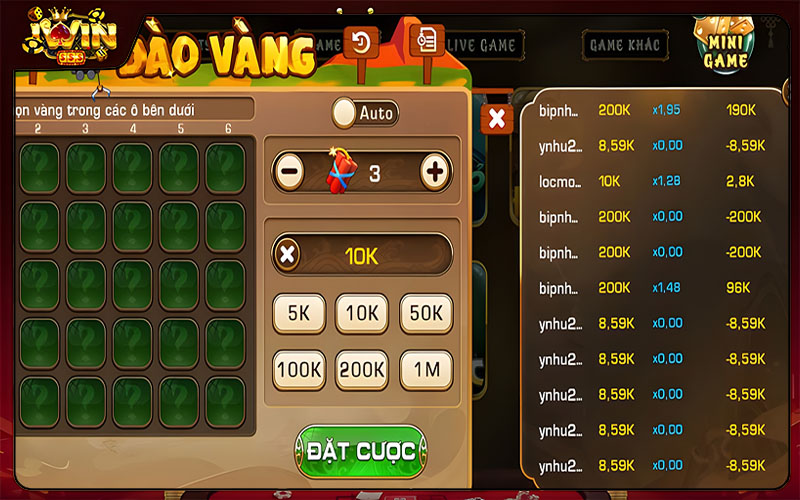Image resolution: width=800 pixels, height=500 pixels.
Task: Choose the 10K bet amount button
Action: (x=361, y=313)
